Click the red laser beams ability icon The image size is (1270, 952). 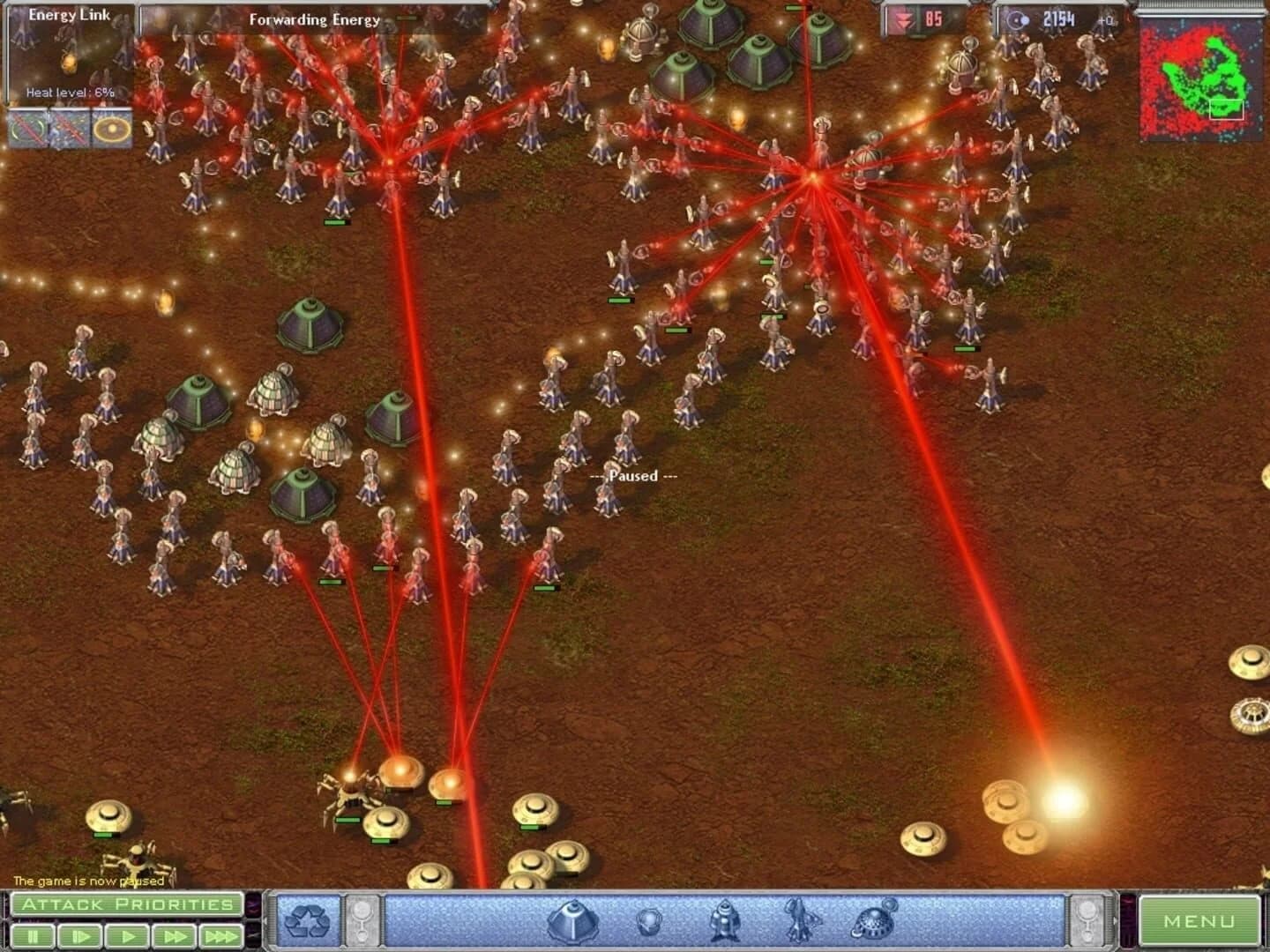68,129
